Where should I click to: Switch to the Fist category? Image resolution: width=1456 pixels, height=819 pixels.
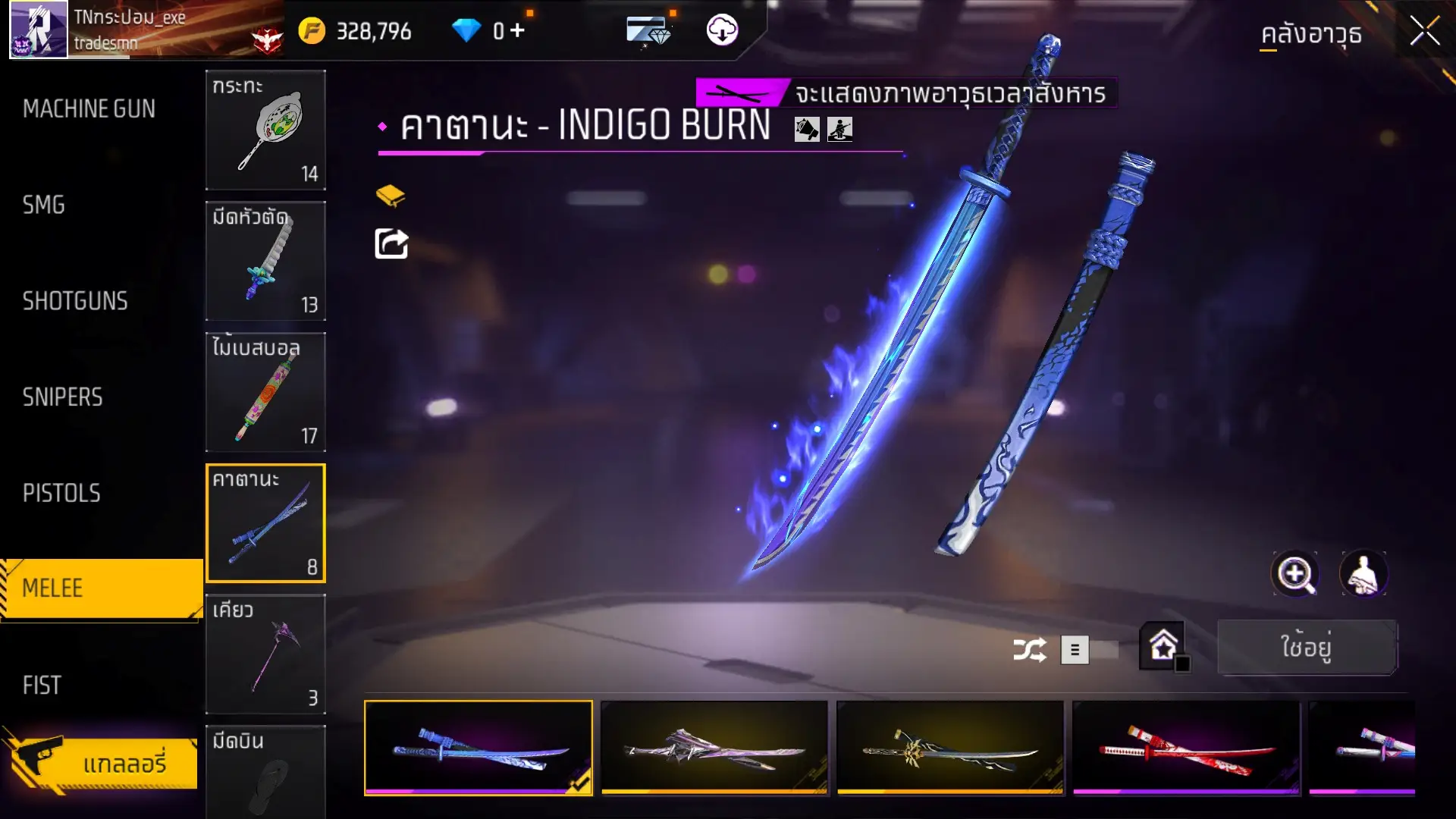point(42,686)
